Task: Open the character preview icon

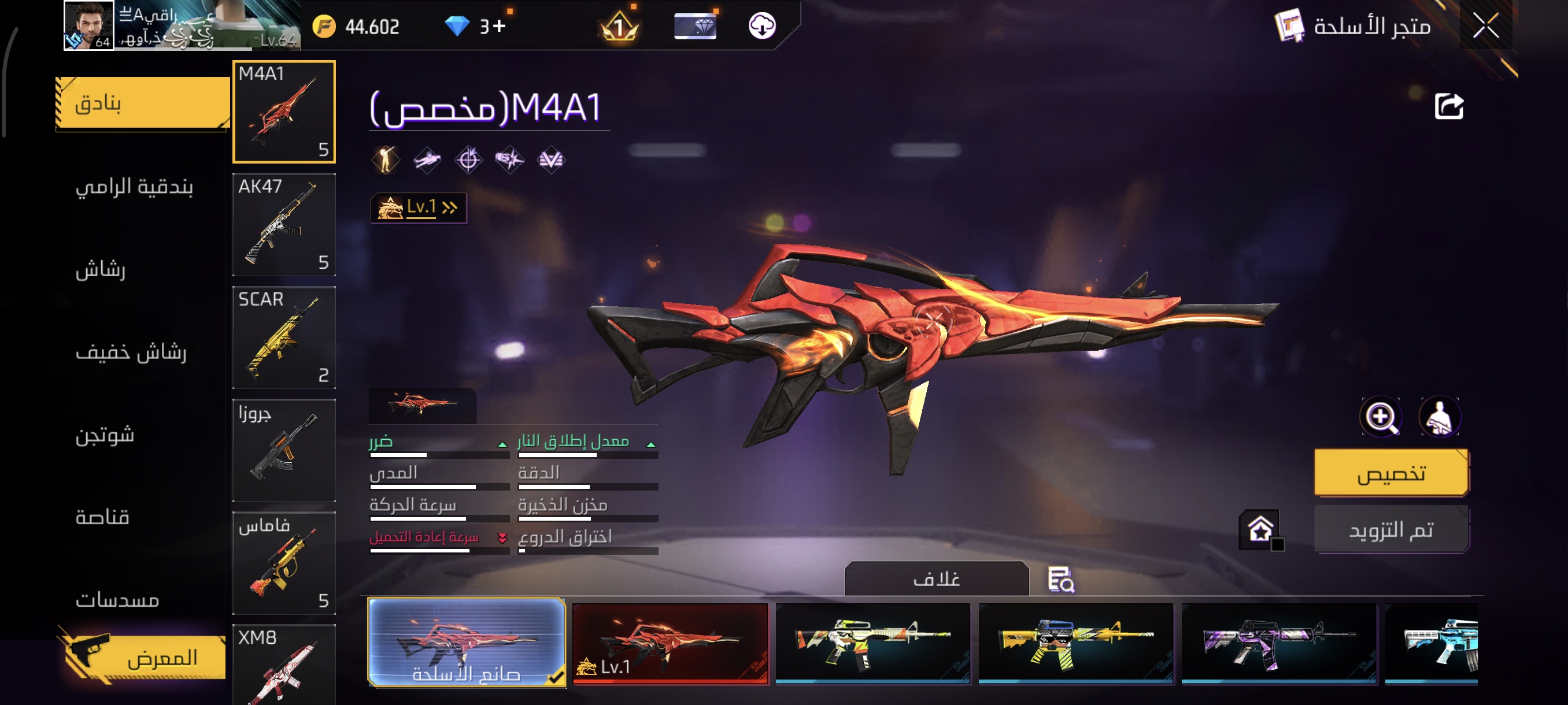Action: [x=1439, y=417]
